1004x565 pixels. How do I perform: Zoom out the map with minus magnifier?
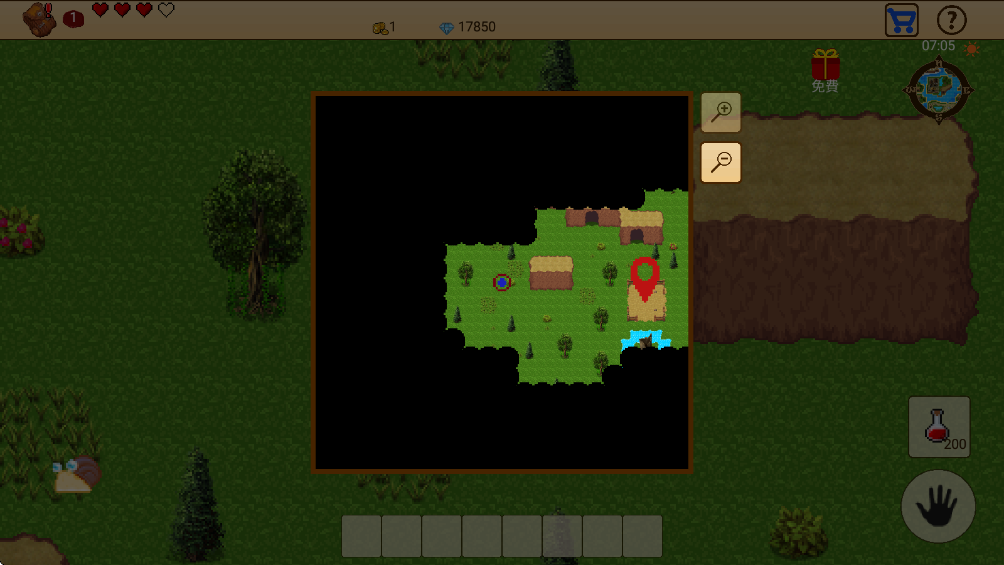(720, 162)
